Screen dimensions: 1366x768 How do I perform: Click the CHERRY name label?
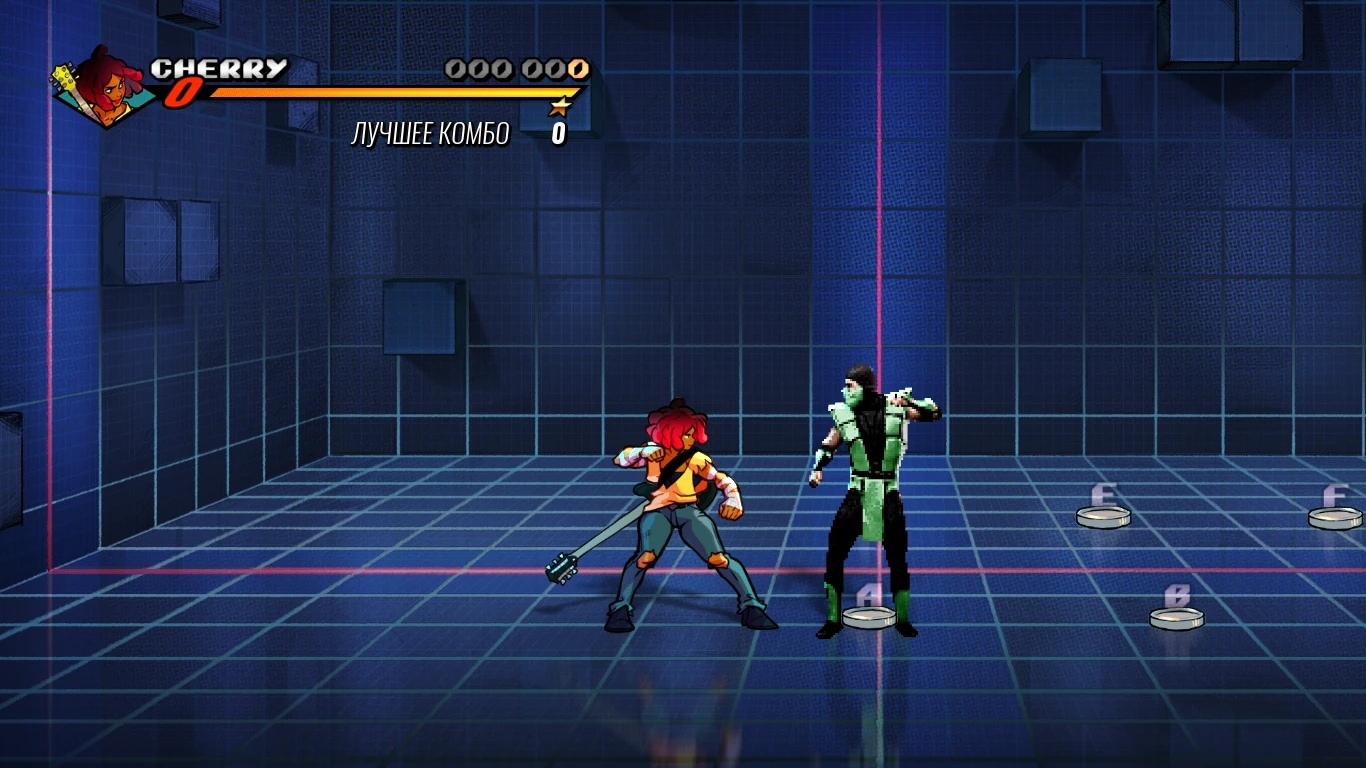(x=219, y=68)
